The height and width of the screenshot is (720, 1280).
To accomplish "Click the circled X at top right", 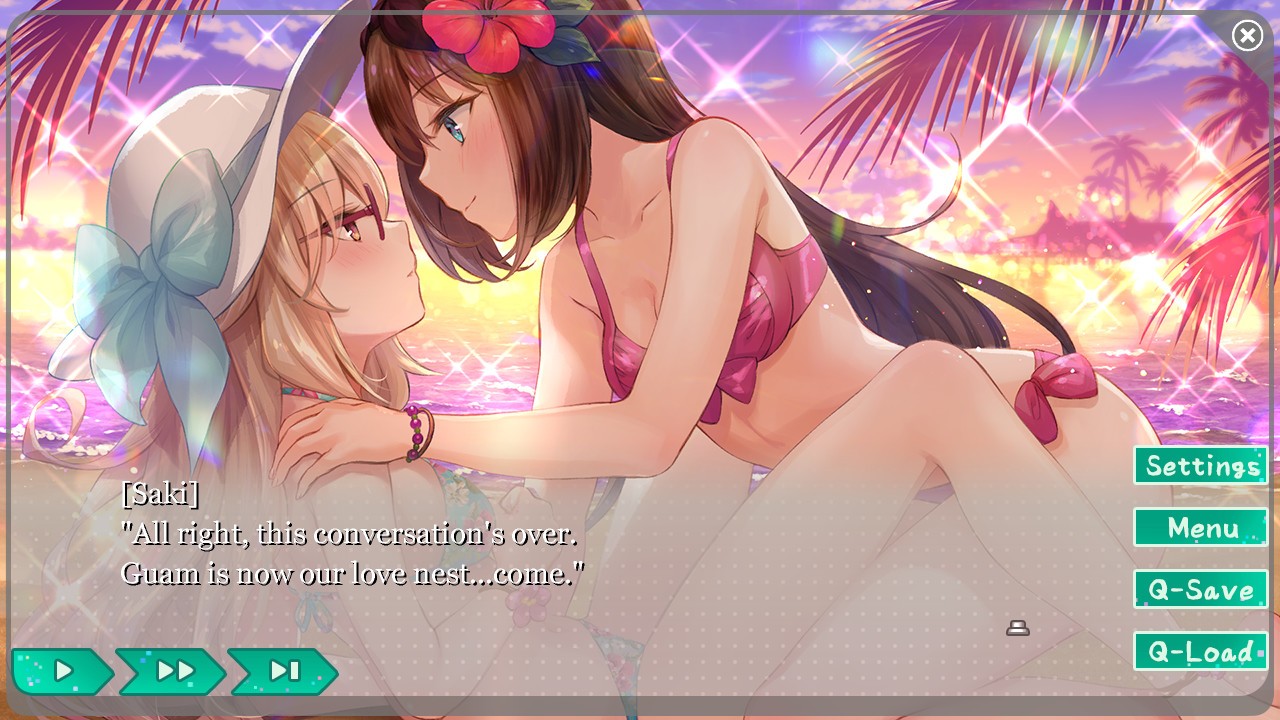I will (1248, 35).
